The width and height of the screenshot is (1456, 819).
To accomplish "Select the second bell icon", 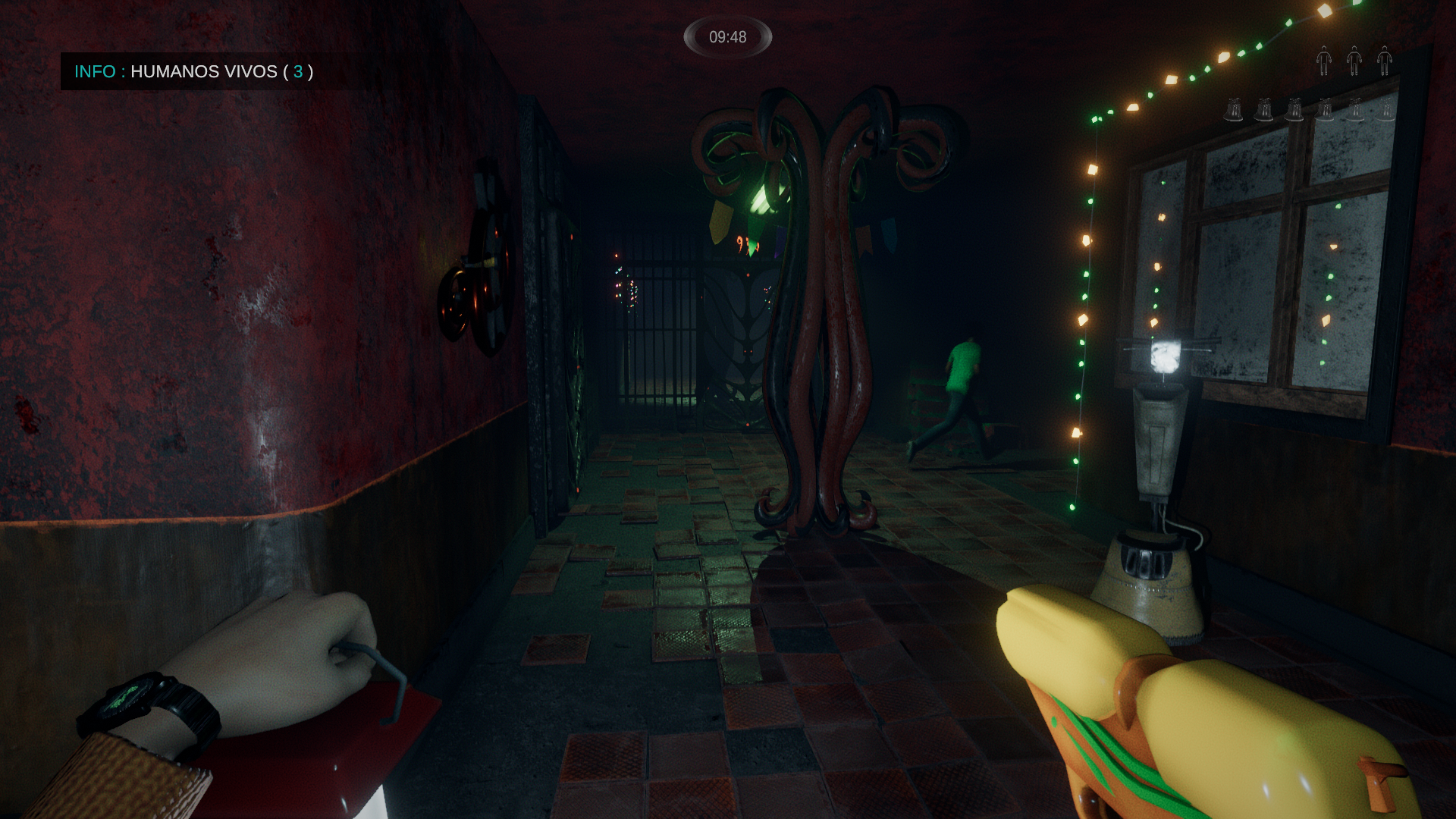I will pos(1264,110).
